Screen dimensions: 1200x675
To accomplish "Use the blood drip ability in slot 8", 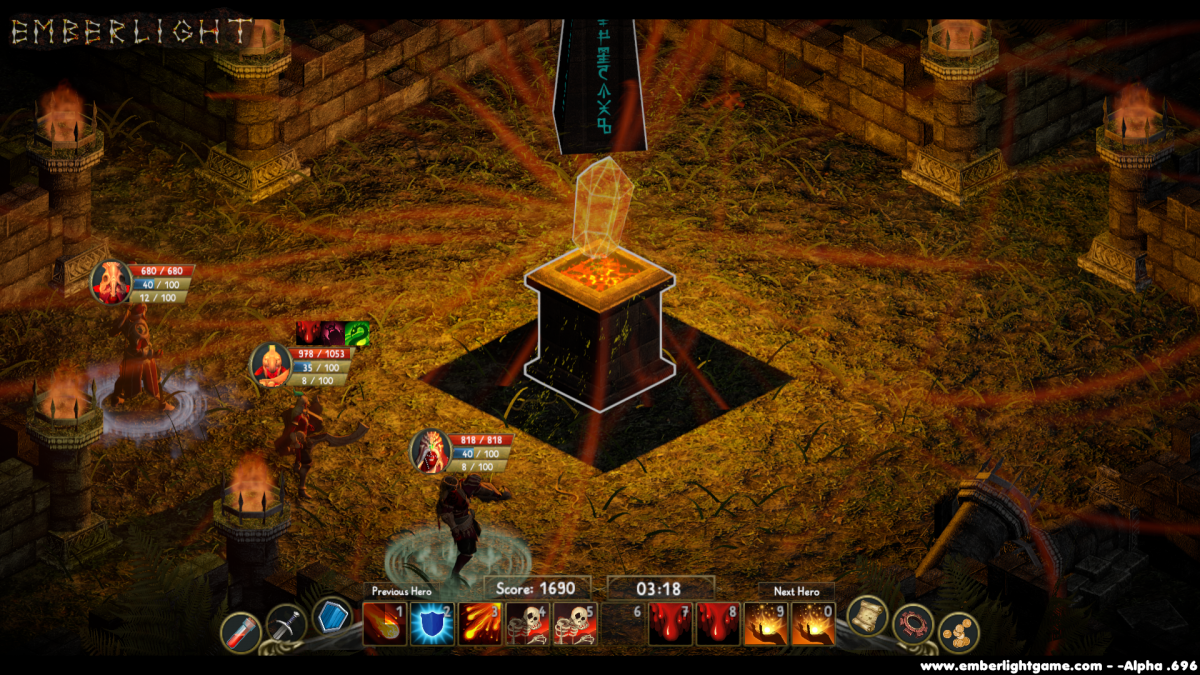I will click(718, 624).
